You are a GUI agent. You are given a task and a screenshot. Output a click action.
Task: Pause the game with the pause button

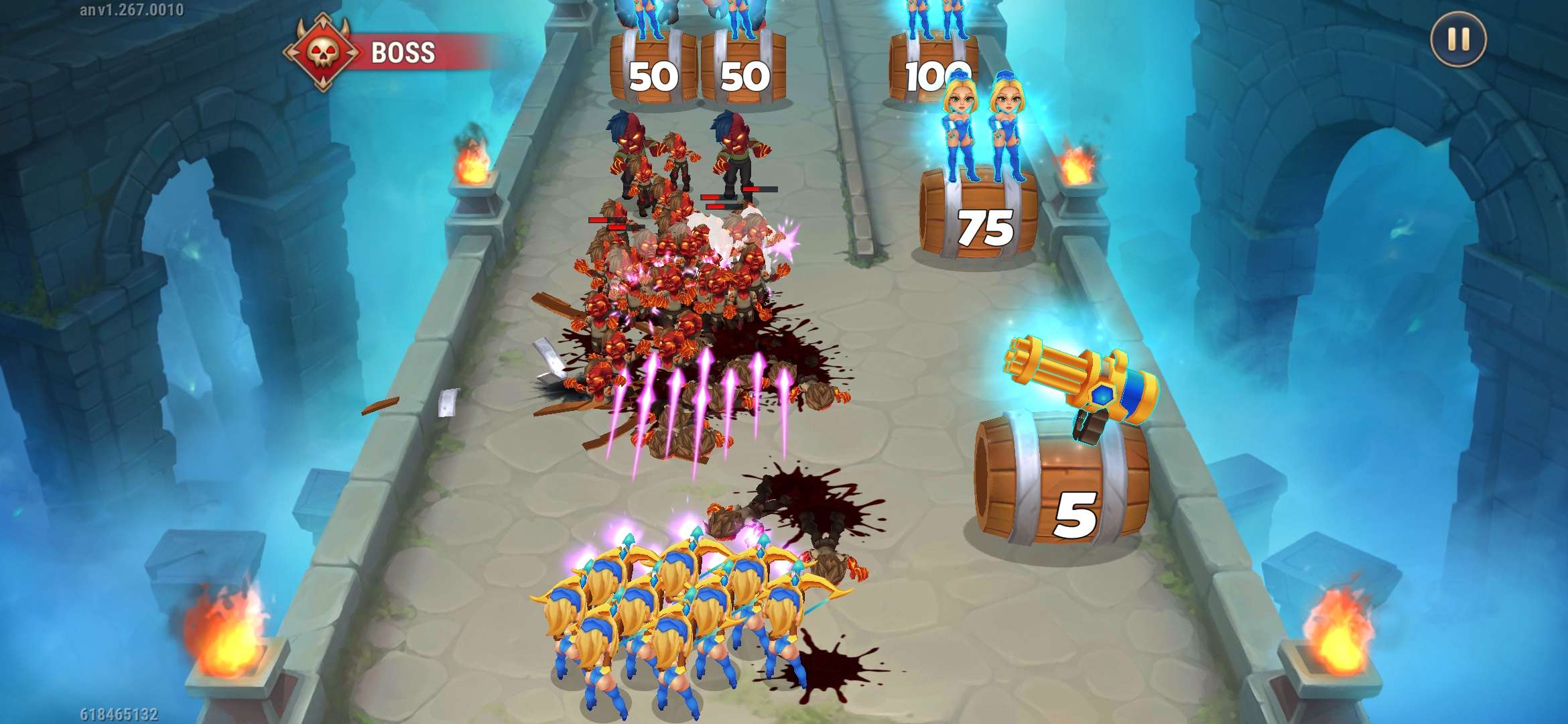tap(1458, 40)
